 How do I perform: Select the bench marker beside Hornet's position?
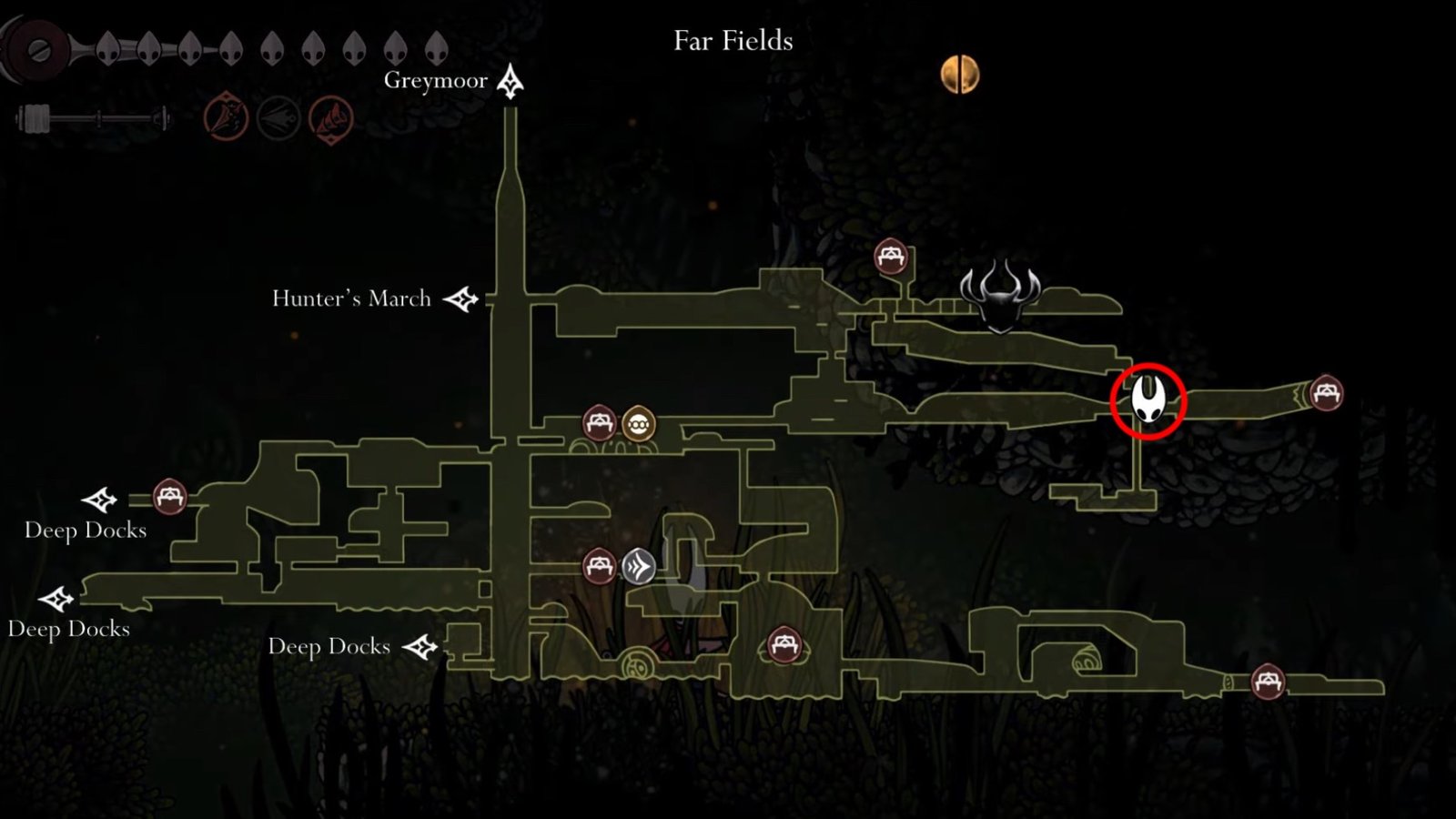pos(1325,393)
